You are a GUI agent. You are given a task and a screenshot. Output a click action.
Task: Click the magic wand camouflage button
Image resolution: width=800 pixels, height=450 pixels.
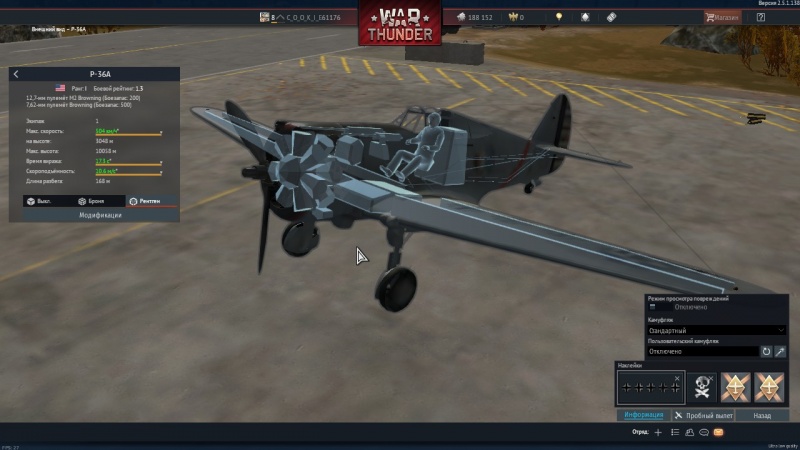780,351
